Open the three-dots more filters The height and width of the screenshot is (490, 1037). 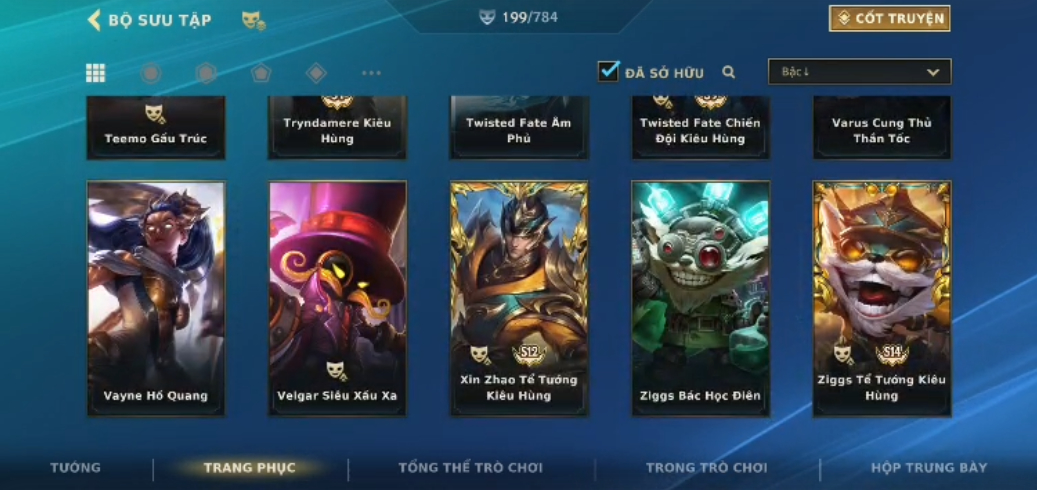371,73
